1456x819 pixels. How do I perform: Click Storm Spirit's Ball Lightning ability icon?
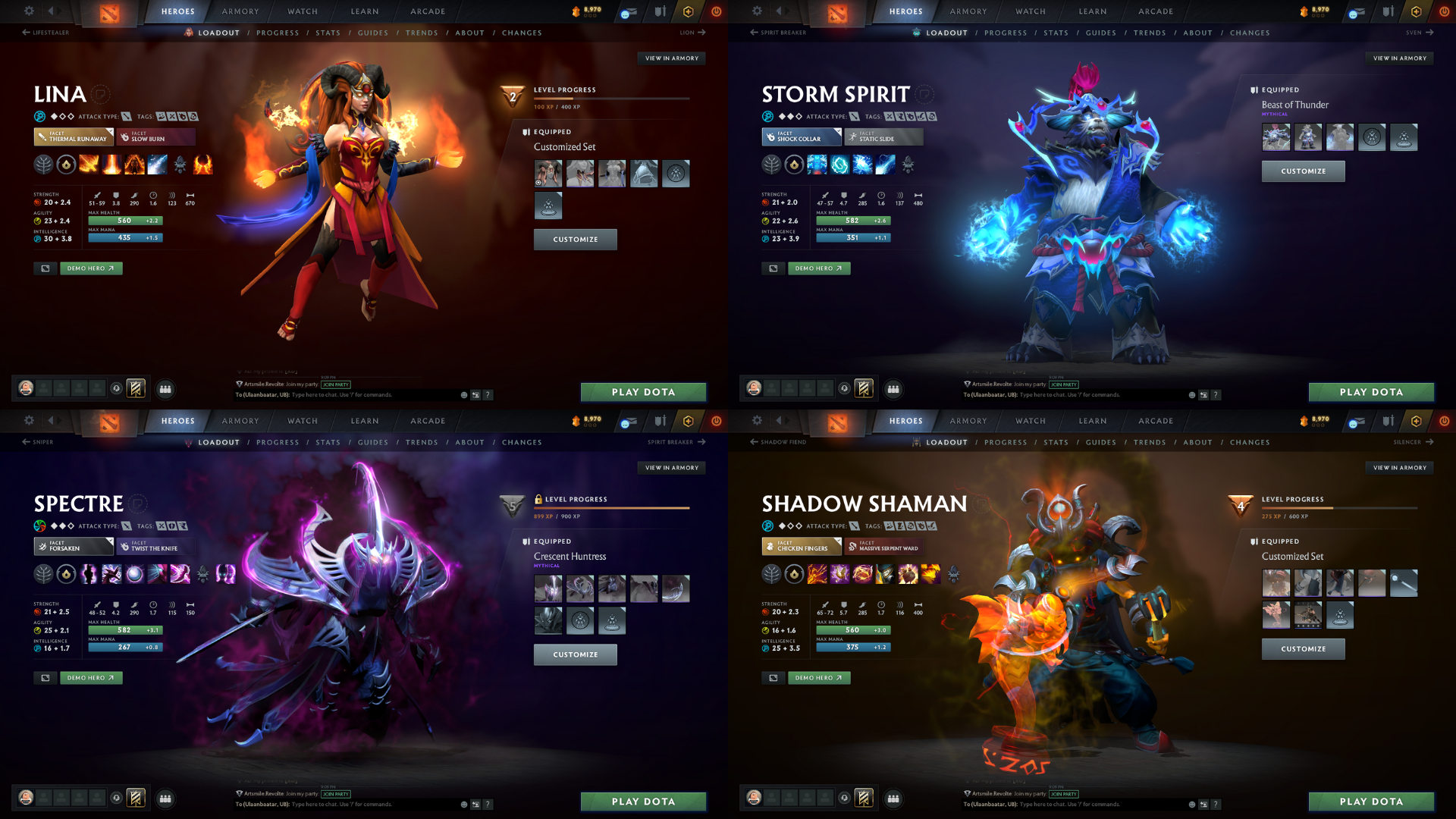pos(885,165)
